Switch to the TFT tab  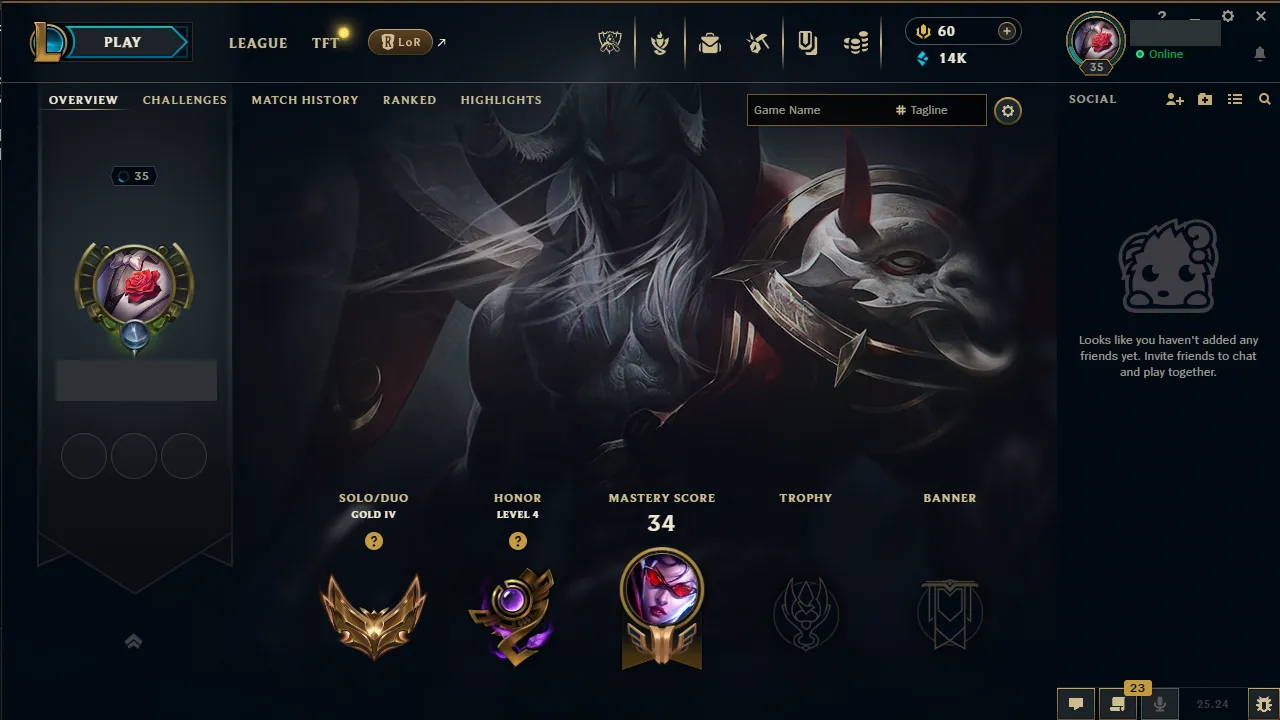coord(324,43)
